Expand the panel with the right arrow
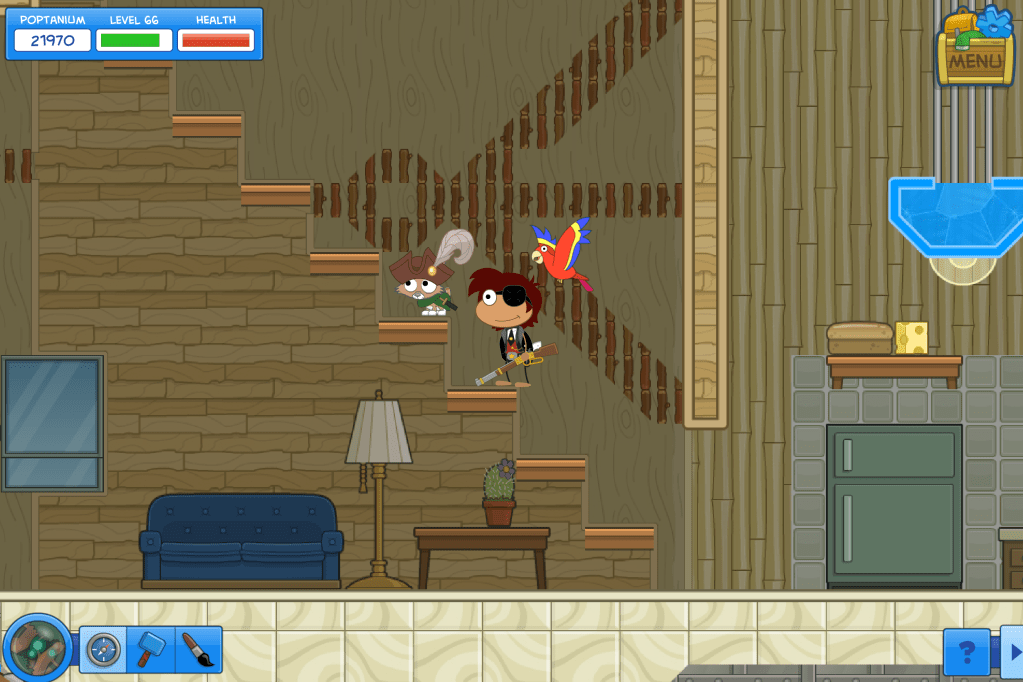This screenshot has height=682, width=1023. click(1011, 651)
